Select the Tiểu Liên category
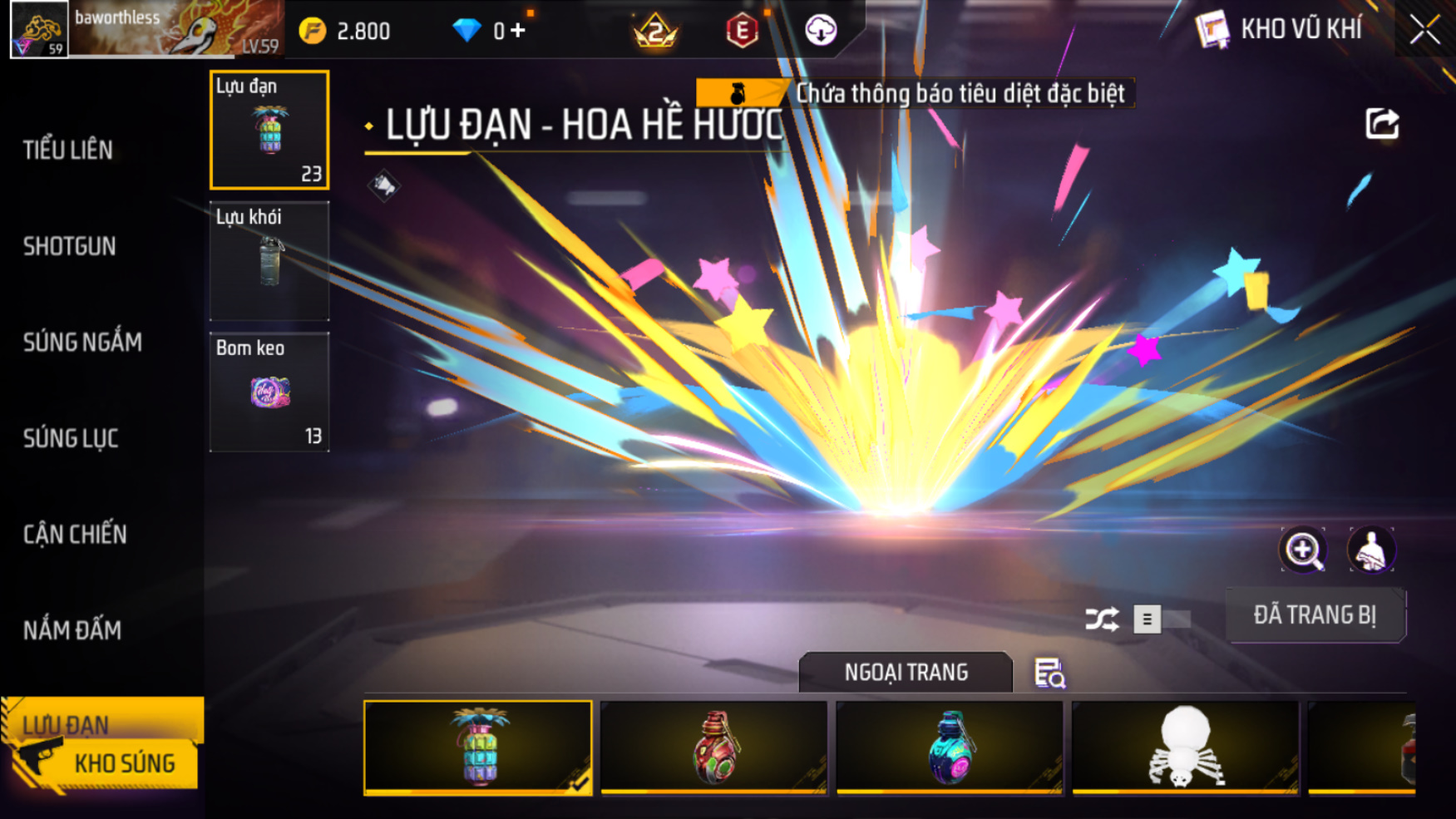 [x=68, y=150]
